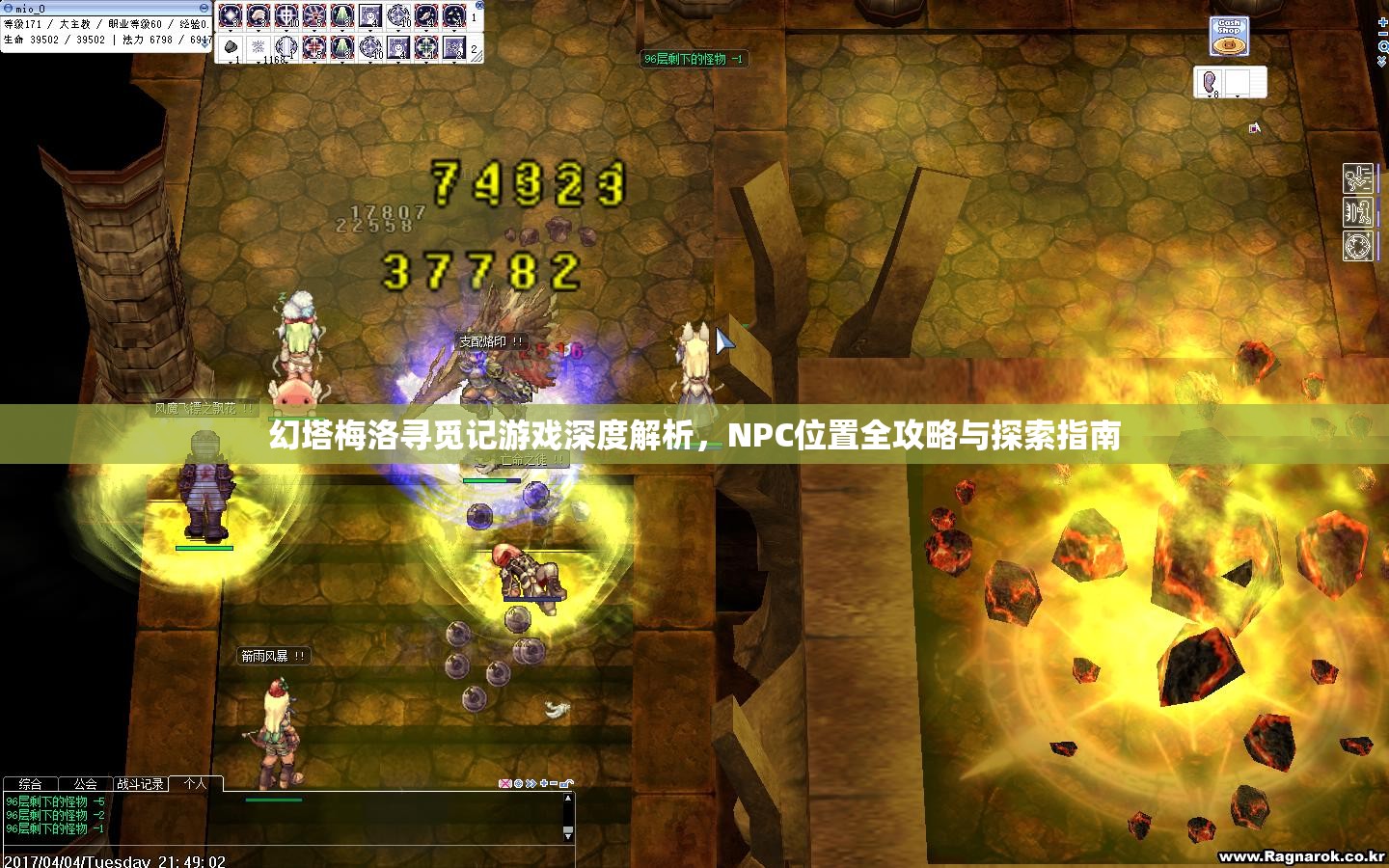The image size is (1389, 868).
Task: Activate the snowflake skill on the second hotbar row
Action: pos(259,47)
